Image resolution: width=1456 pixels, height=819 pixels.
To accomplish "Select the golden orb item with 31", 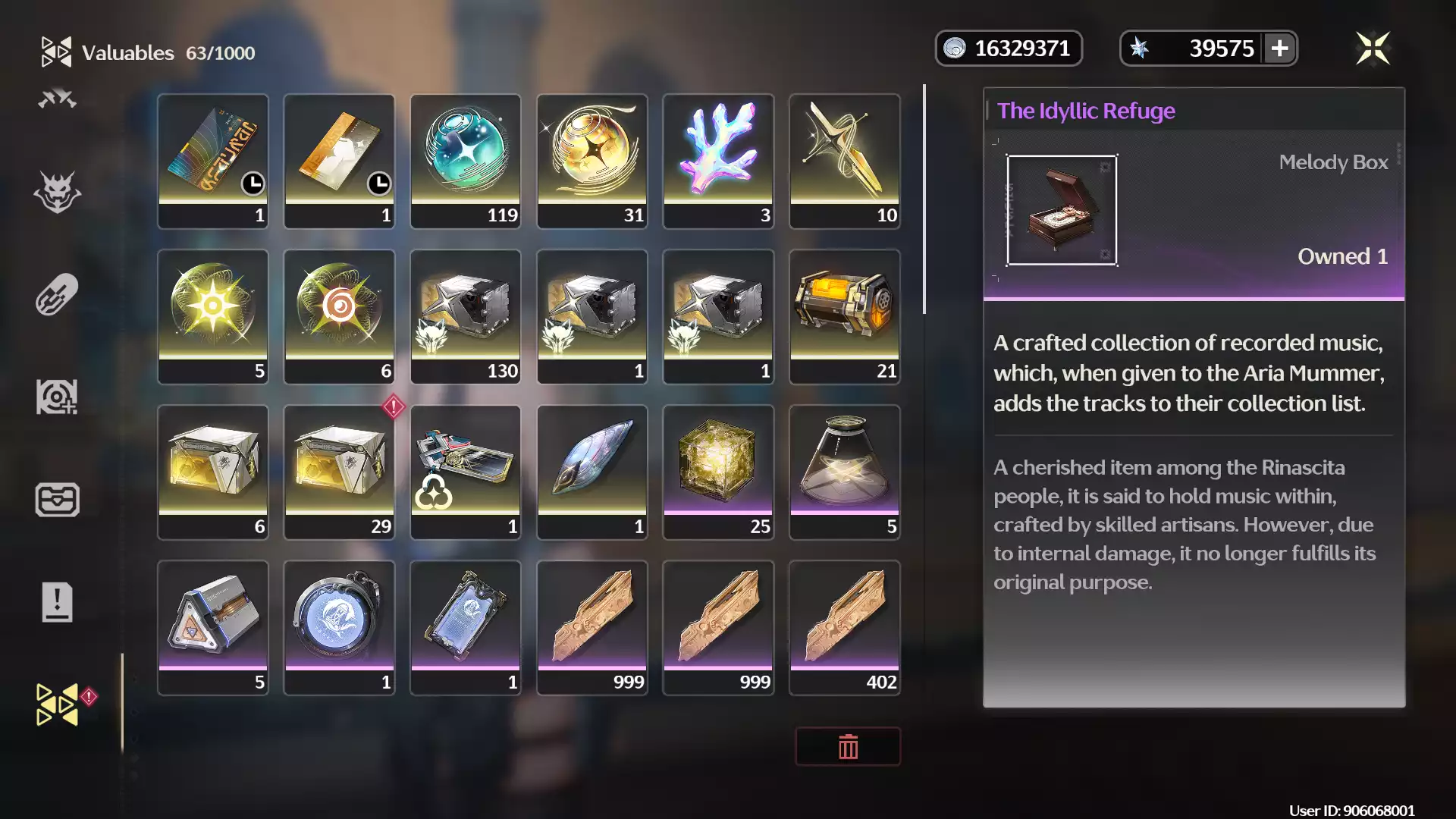I will tap(591, 161).
